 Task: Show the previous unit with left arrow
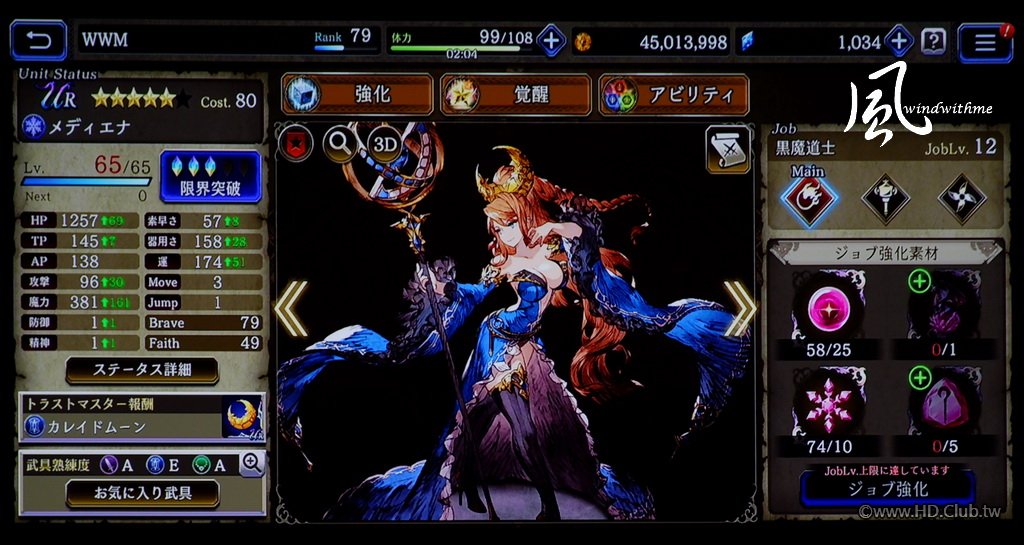[291, 308]
